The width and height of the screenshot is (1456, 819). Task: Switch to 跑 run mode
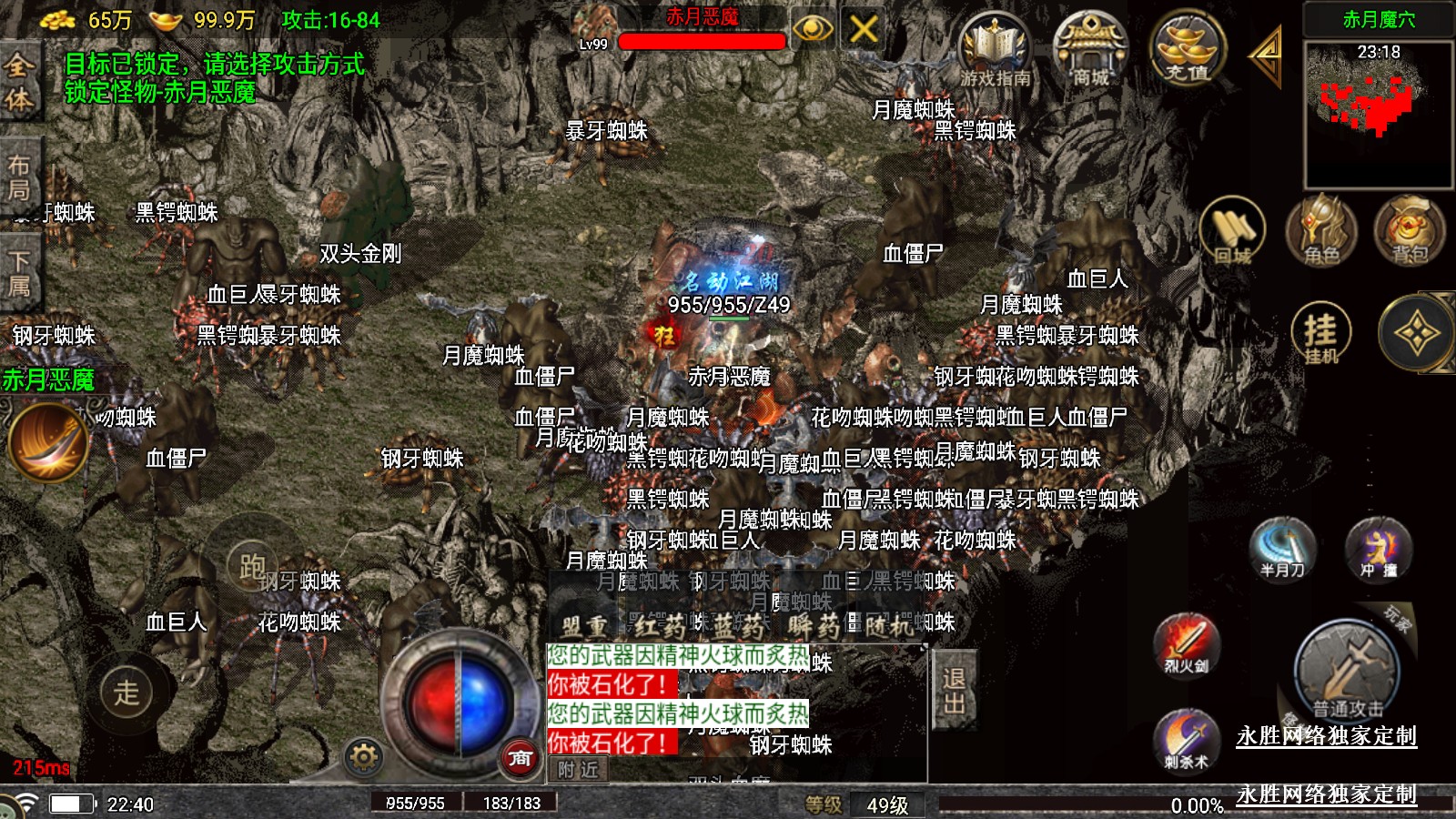252,566
